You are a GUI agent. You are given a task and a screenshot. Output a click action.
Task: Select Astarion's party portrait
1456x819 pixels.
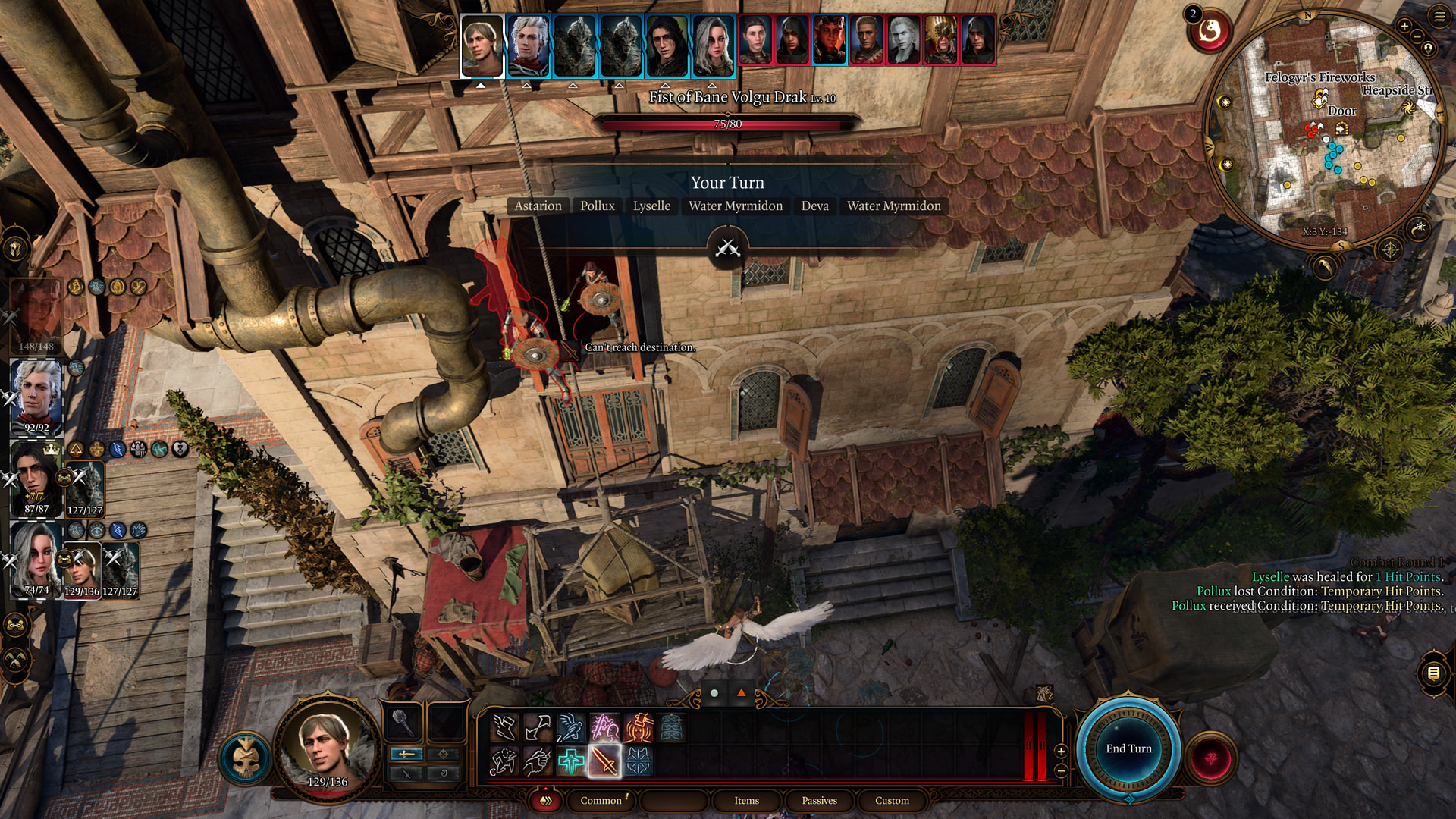(x=36, y=394)
